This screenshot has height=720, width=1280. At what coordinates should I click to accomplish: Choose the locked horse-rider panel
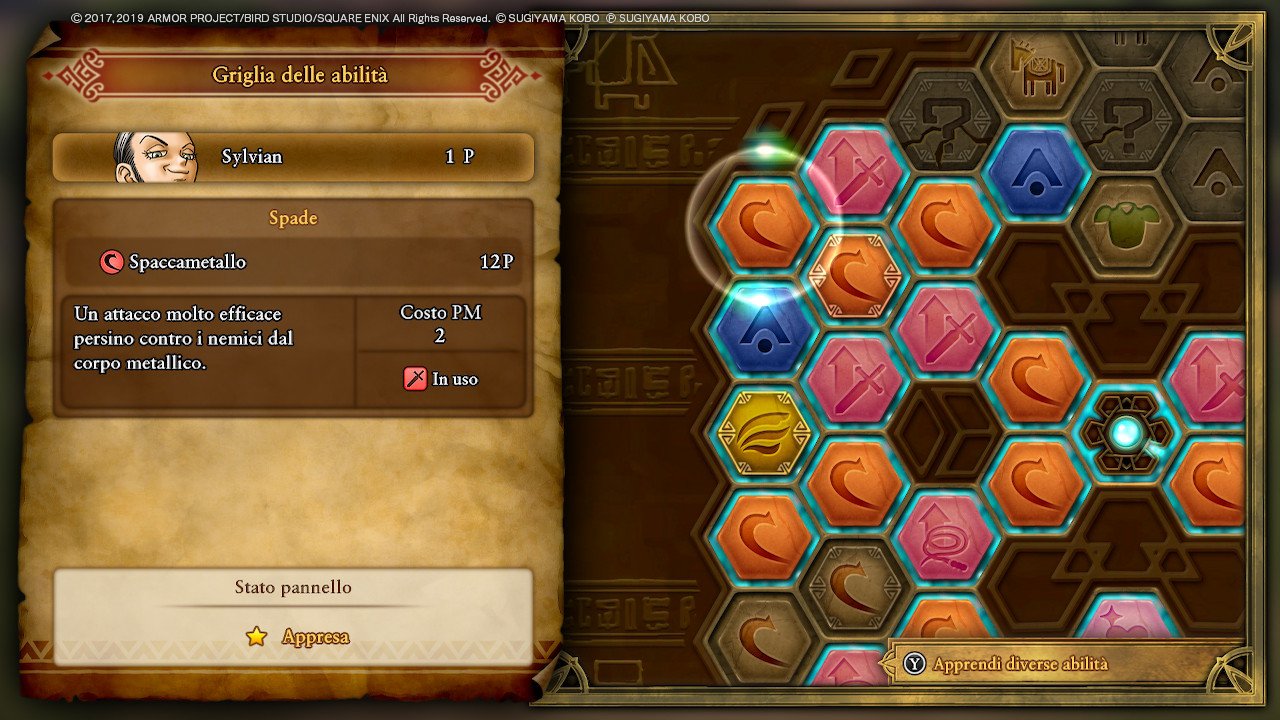click(1037, 68)
